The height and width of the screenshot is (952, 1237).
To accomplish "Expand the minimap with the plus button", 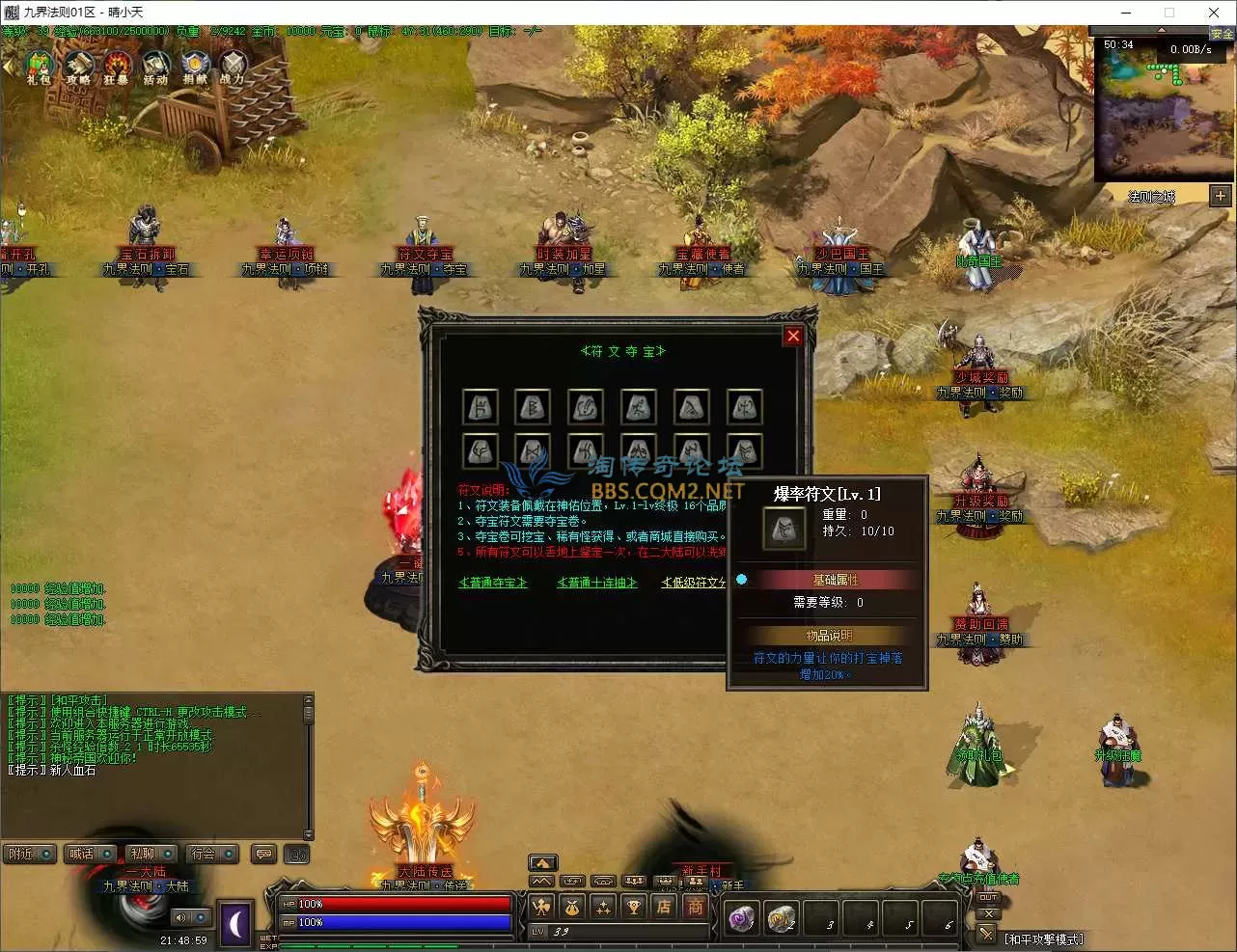I will coord(1221,196).
